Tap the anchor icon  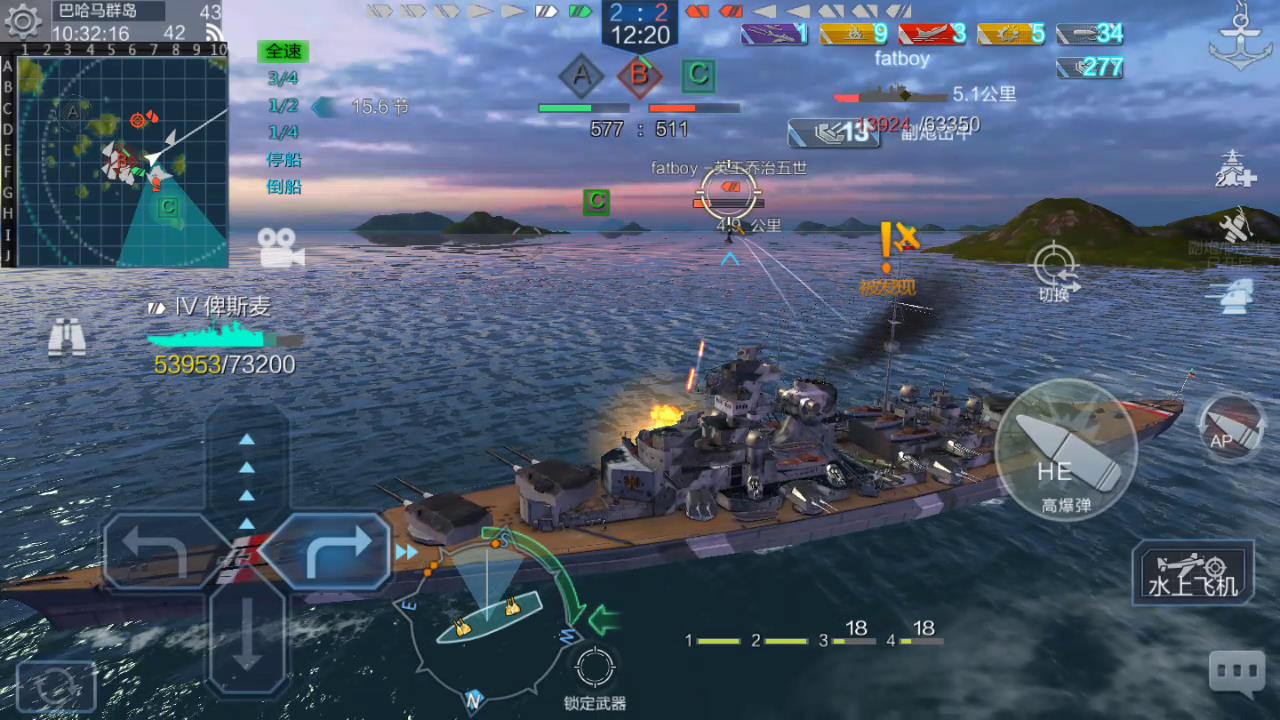1240,37
